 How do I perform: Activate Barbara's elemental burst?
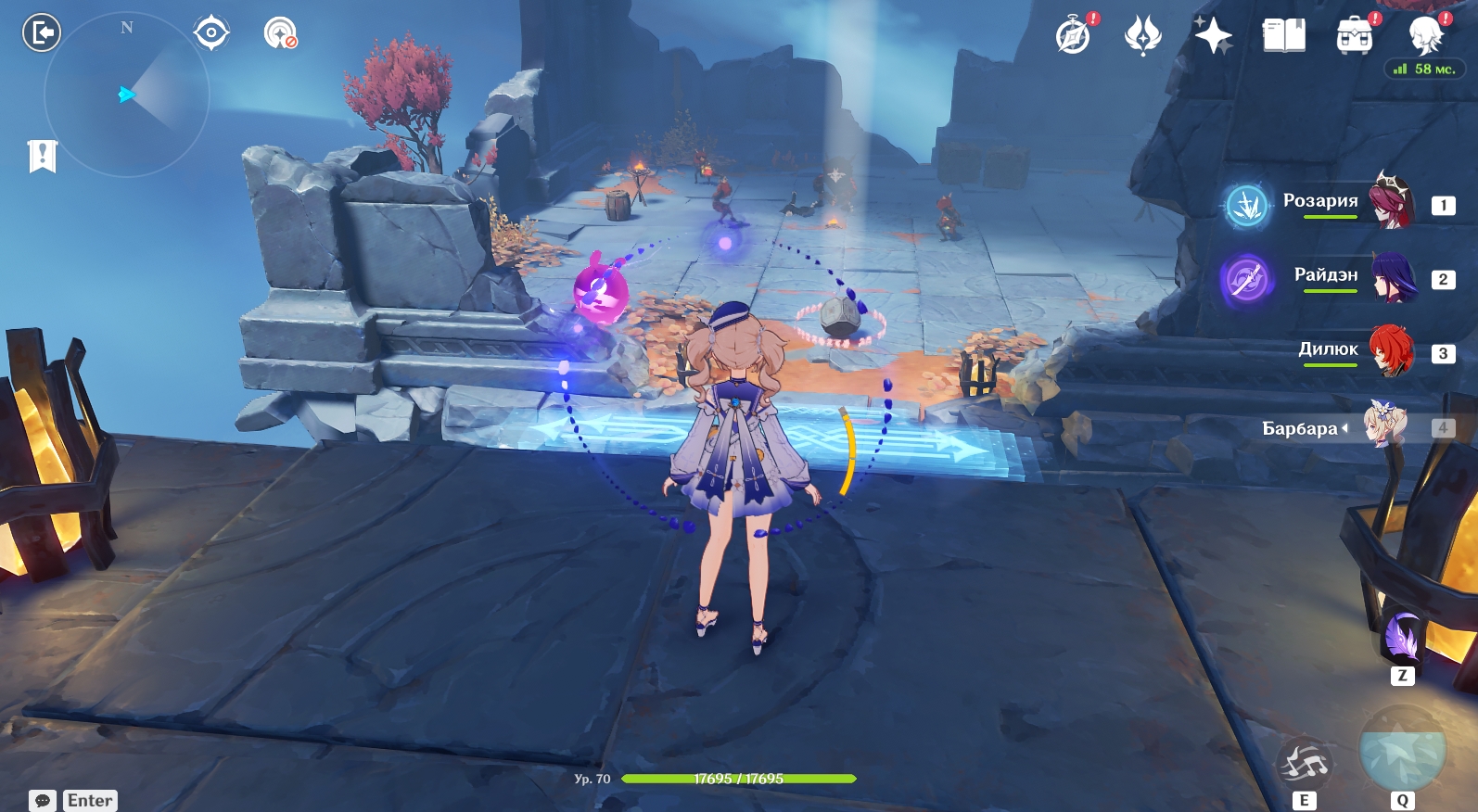coord(1402,751)
